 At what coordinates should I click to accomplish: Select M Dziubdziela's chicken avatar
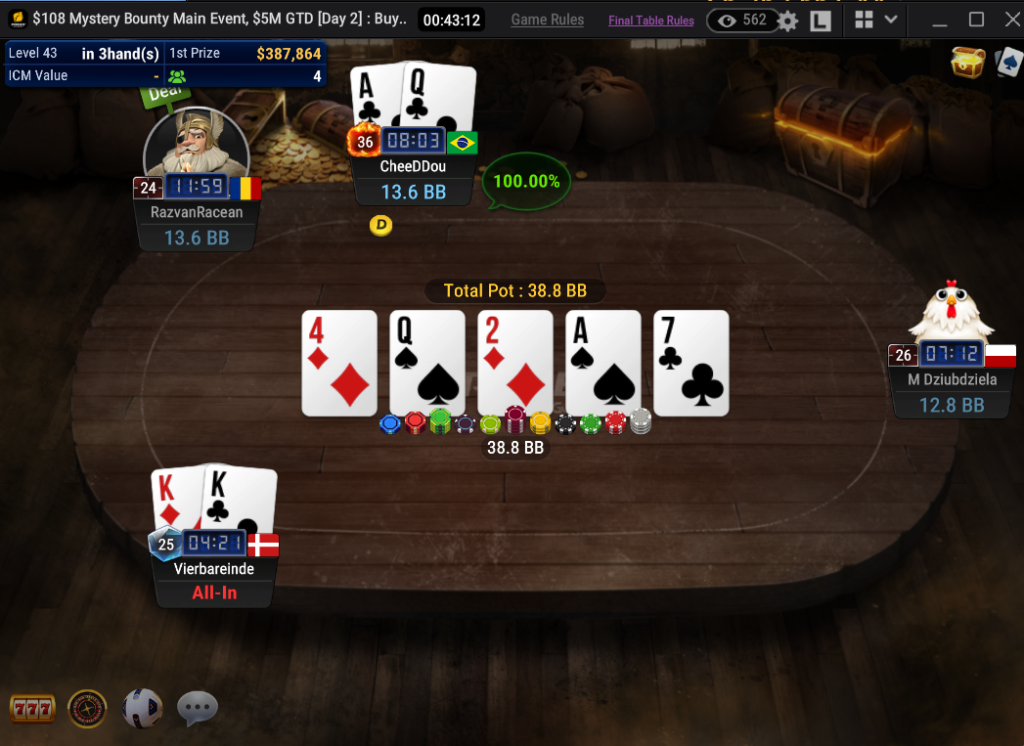[952, 312]
